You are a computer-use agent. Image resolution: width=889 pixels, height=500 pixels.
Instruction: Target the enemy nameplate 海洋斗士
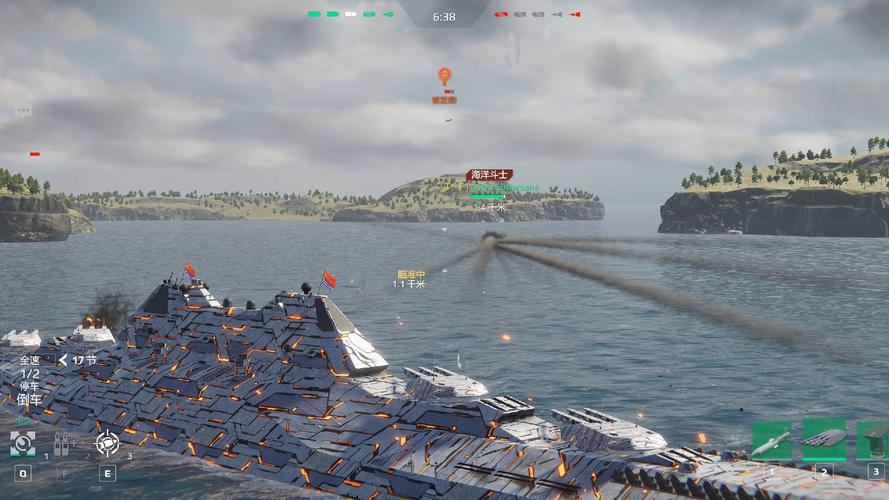[x=489, y=175]
